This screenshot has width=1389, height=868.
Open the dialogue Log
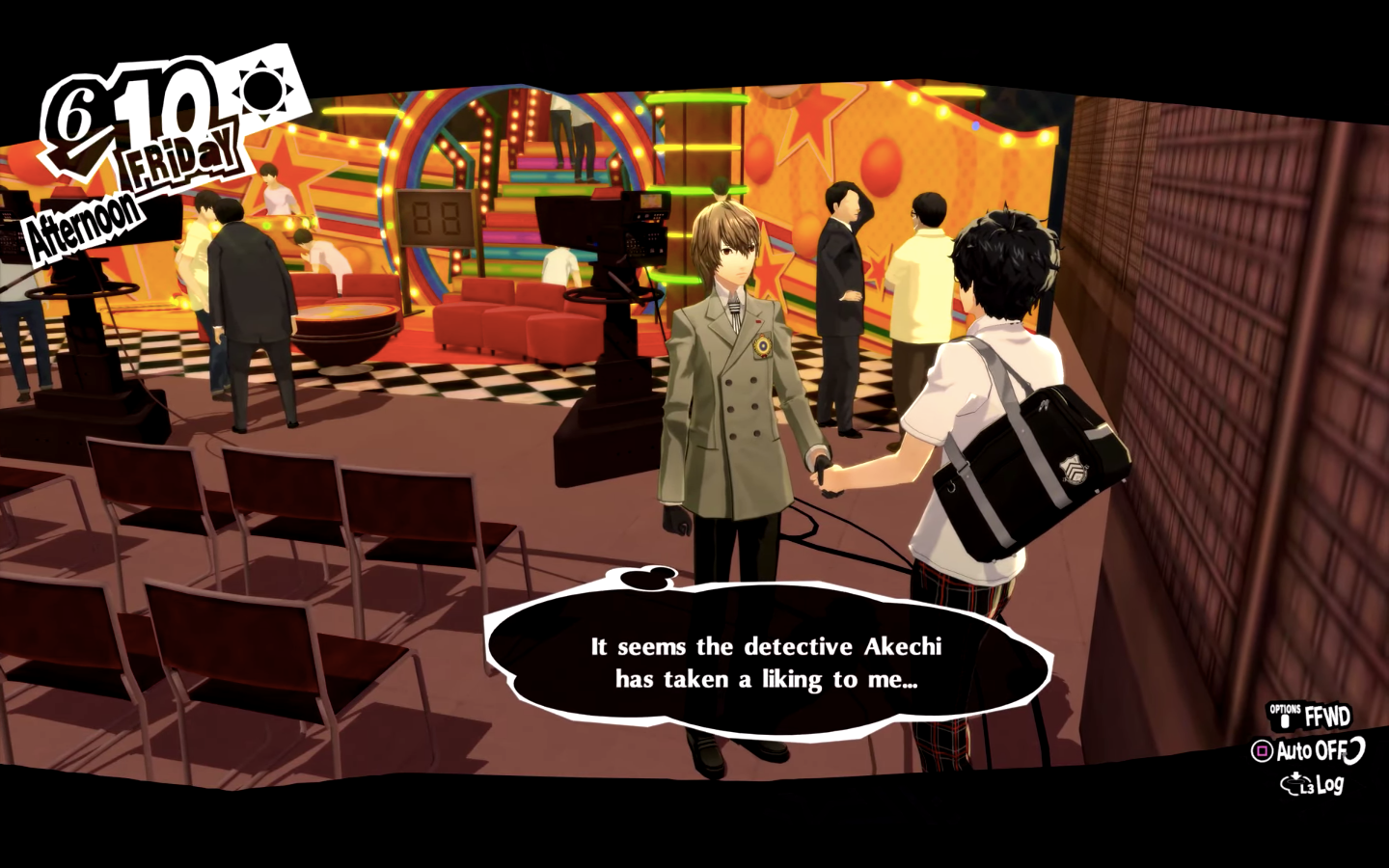click(1332, 784)
